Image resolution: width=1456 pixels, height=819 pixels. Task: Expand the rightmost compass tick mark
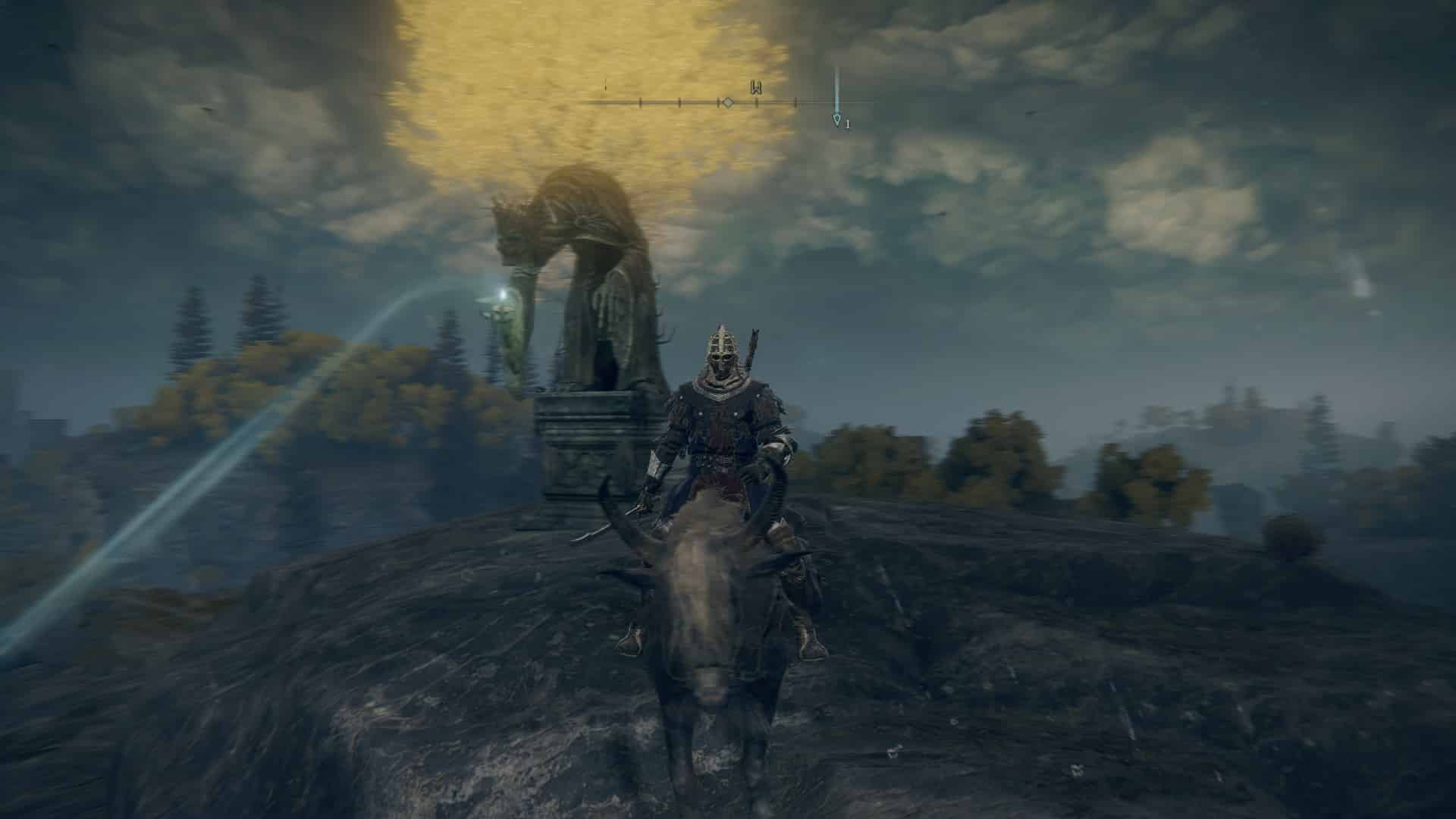[796, 102]
